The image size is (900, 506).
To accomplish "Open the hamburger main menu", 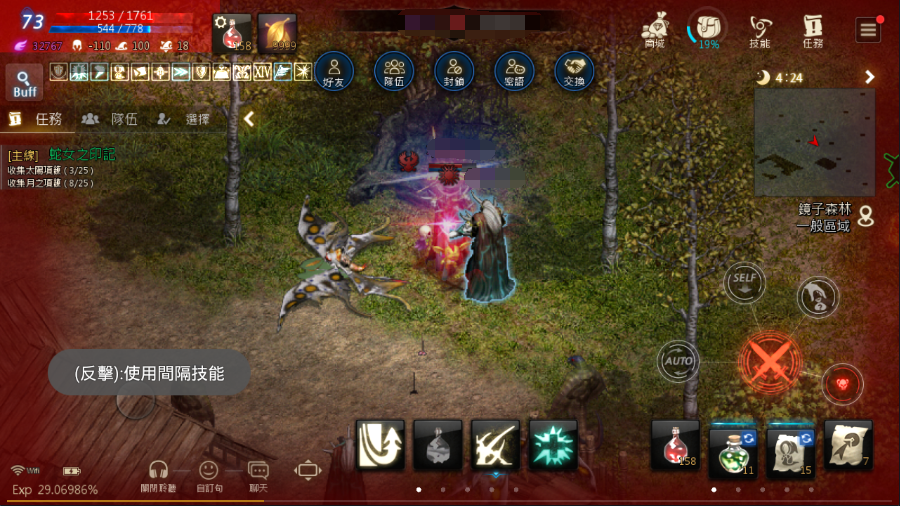I will click(868, 29).
